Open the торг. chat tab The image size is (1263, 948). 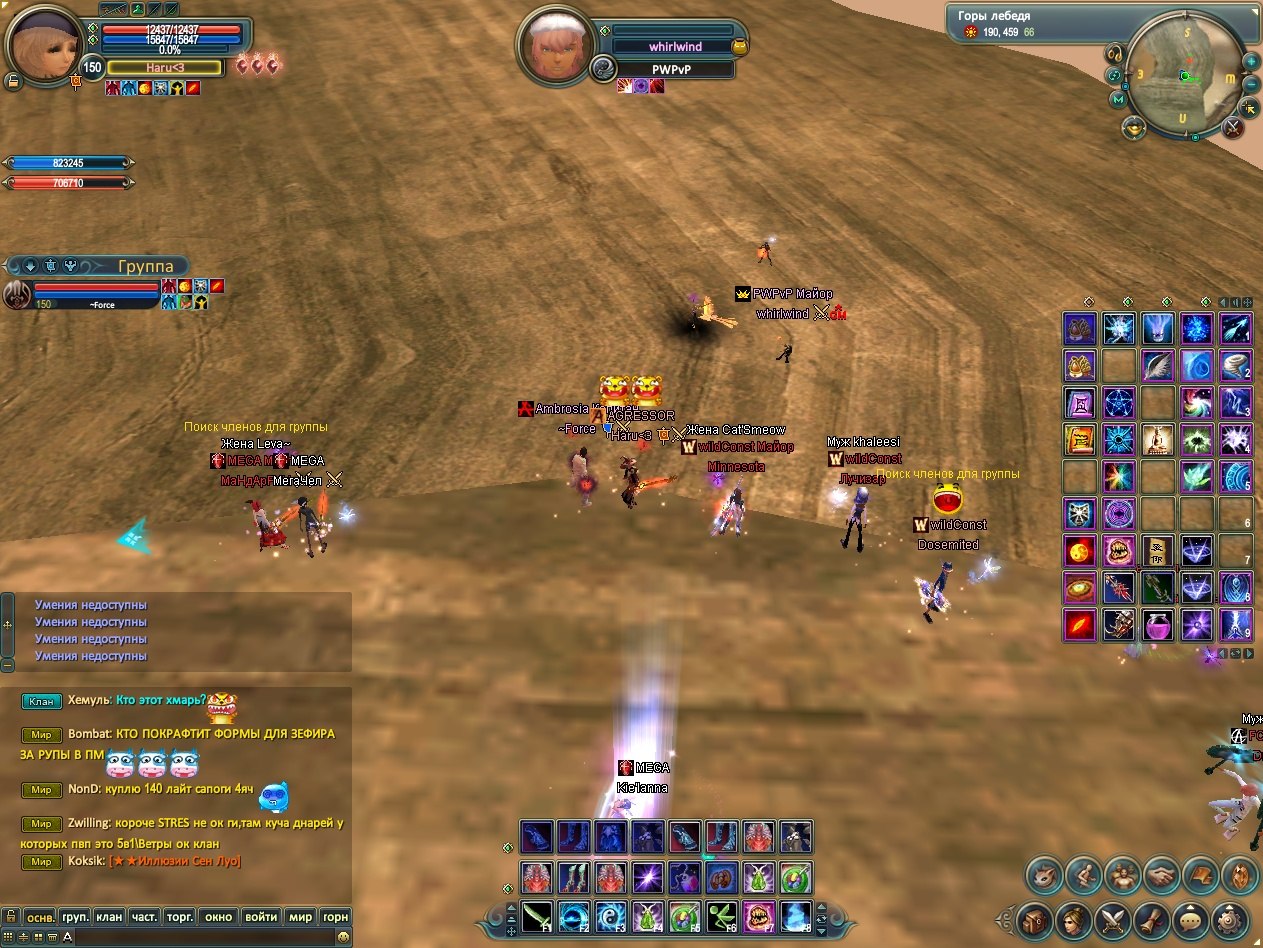180,916
